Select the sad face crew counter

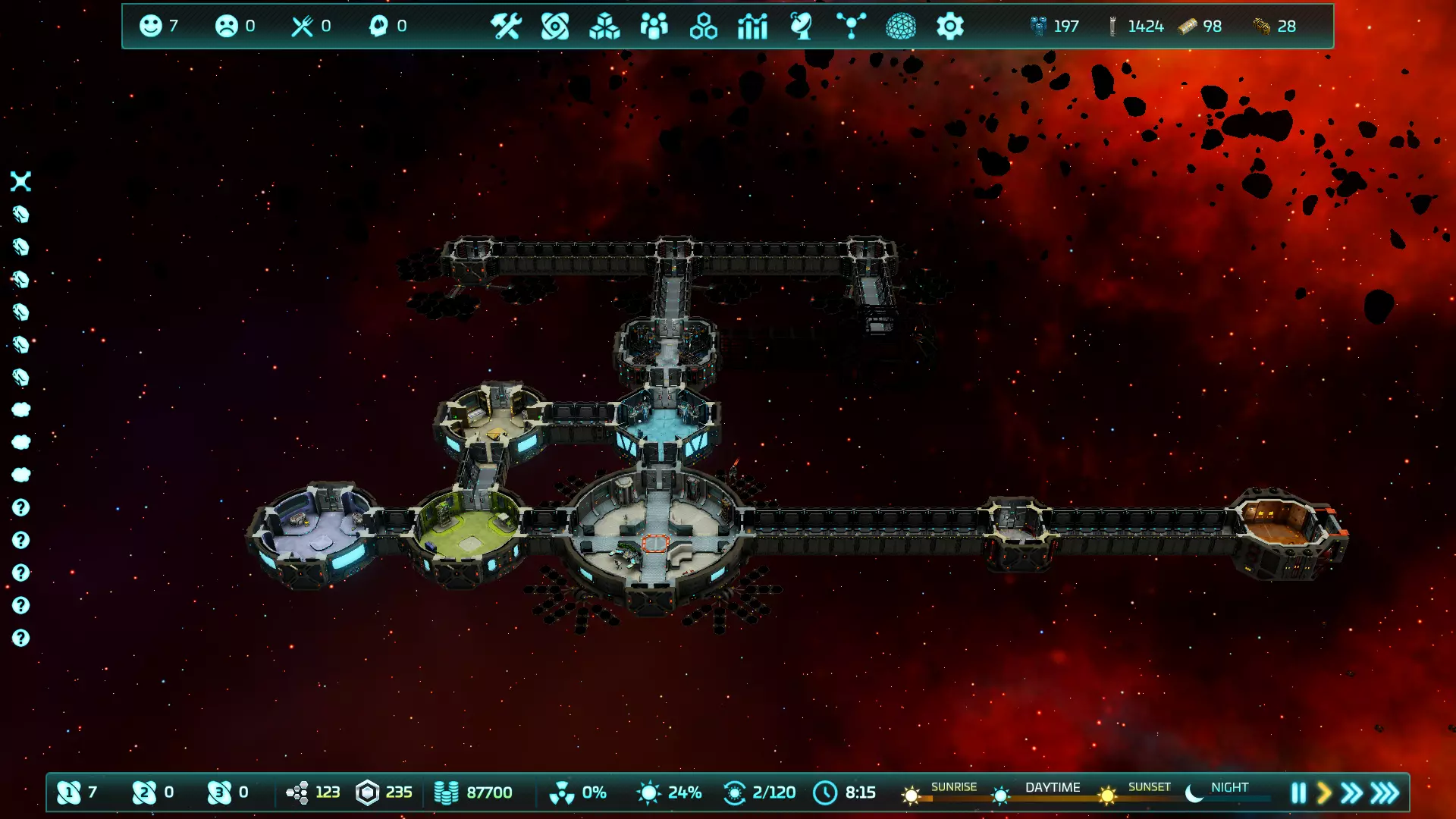(226, 26)
